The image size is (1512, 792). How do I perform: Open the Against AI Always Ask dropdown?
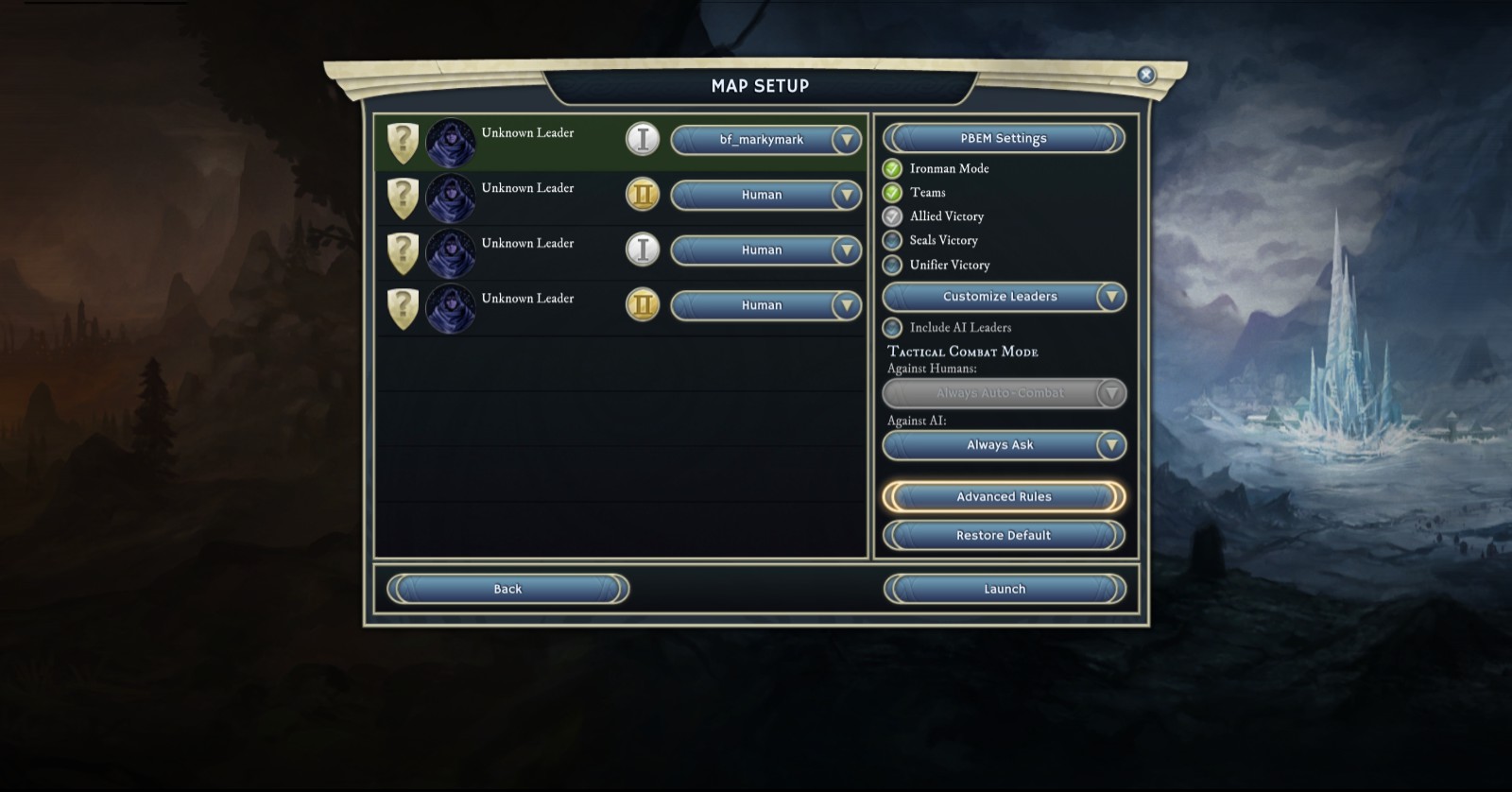pos(1110,445)
